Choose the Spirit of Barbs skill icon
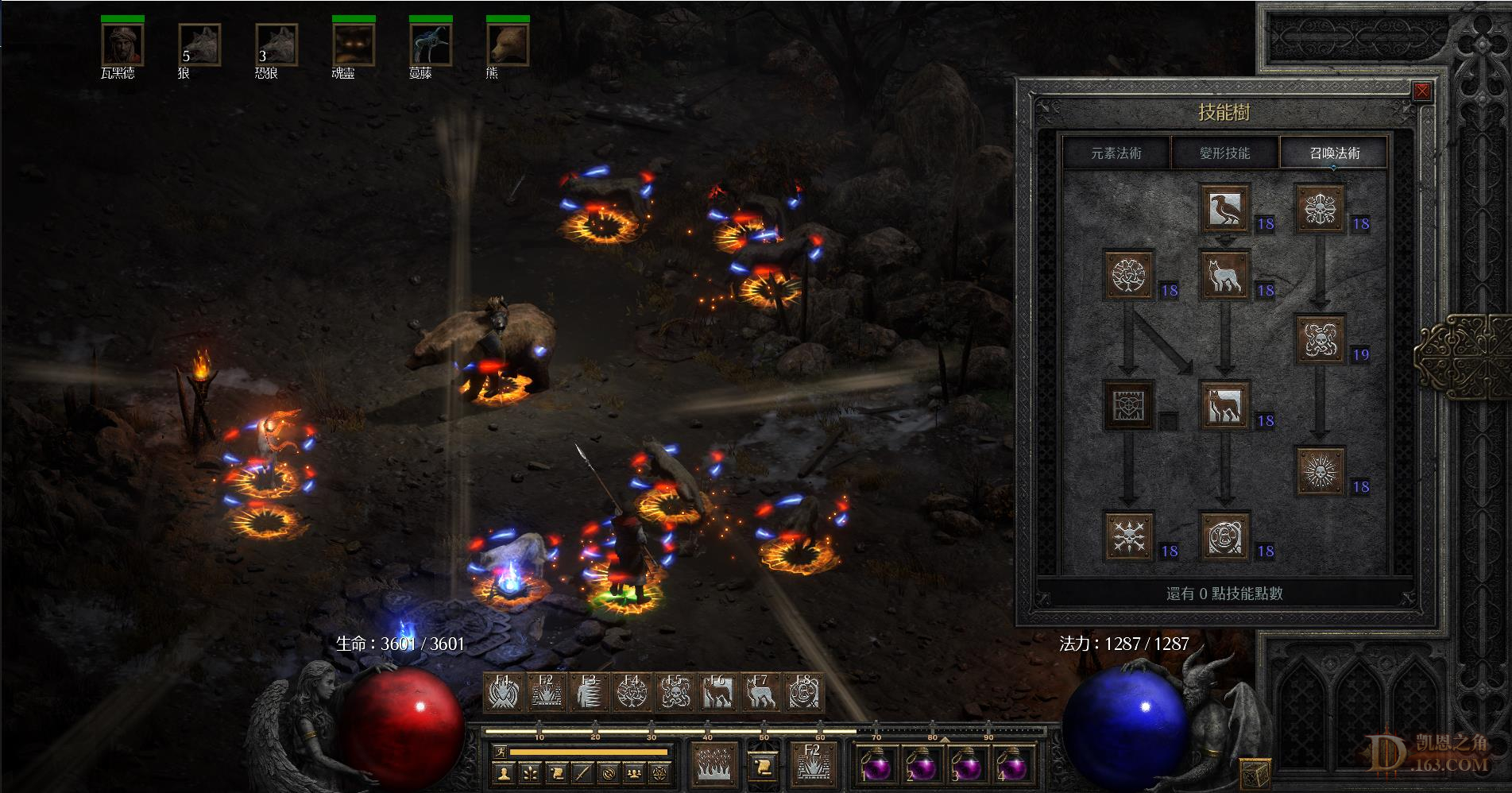Image resolution: width=1512 pixels, height=793 pixels. coord(1129,537)
